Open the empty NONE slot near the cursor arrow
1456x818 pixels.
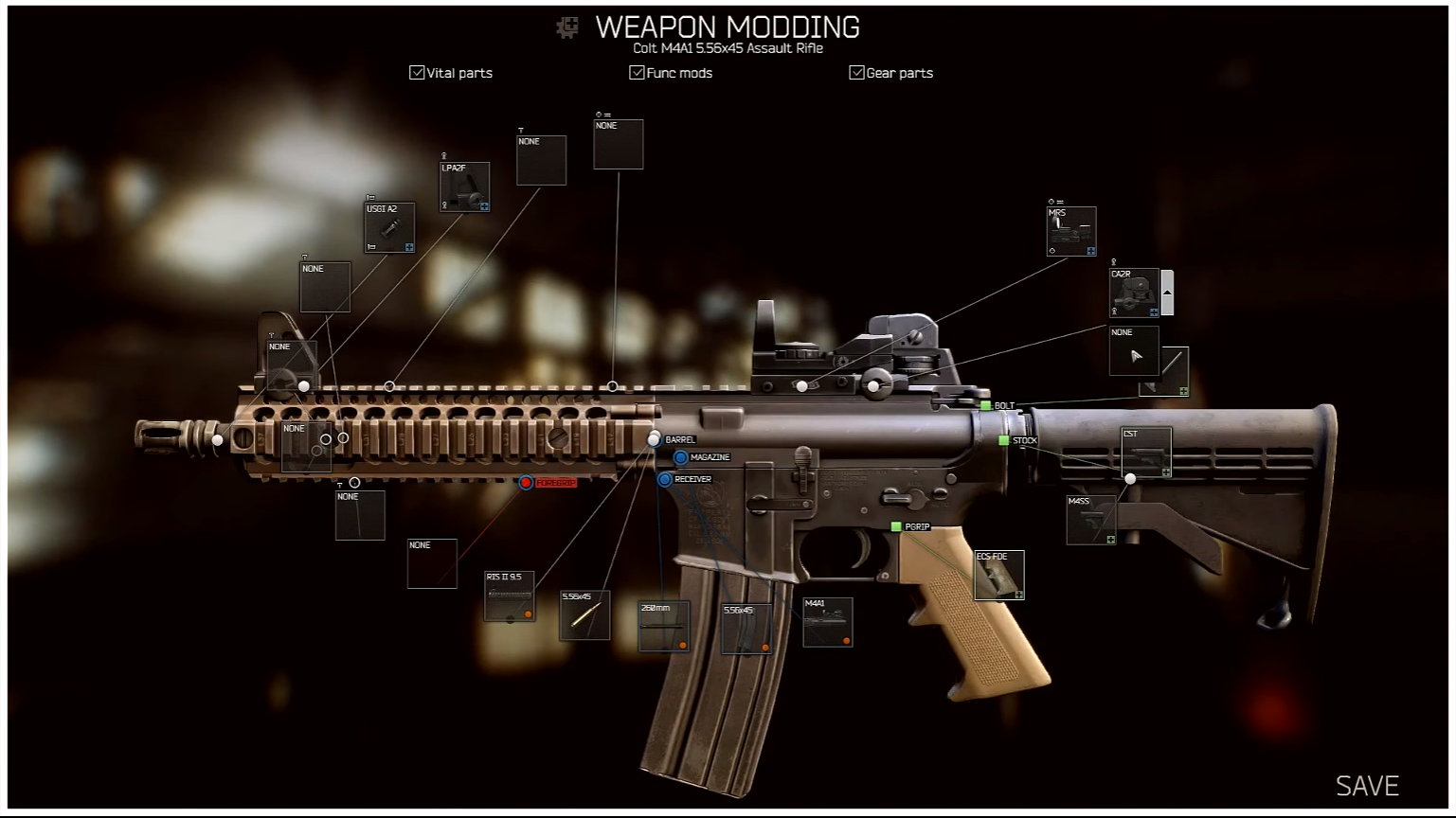click(x=1134, y=351)
